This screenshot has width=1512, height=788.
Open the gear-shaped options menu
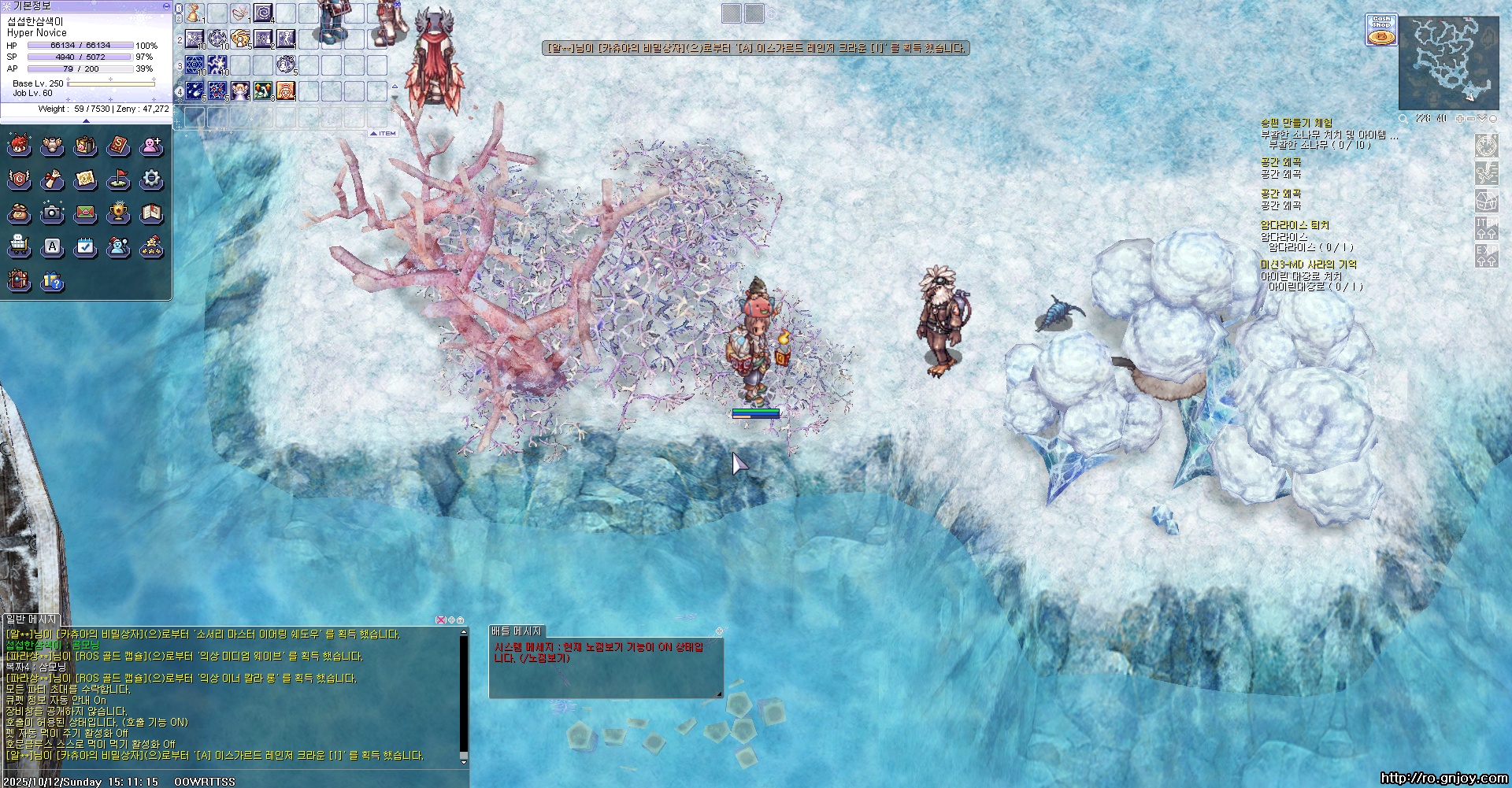151,179
